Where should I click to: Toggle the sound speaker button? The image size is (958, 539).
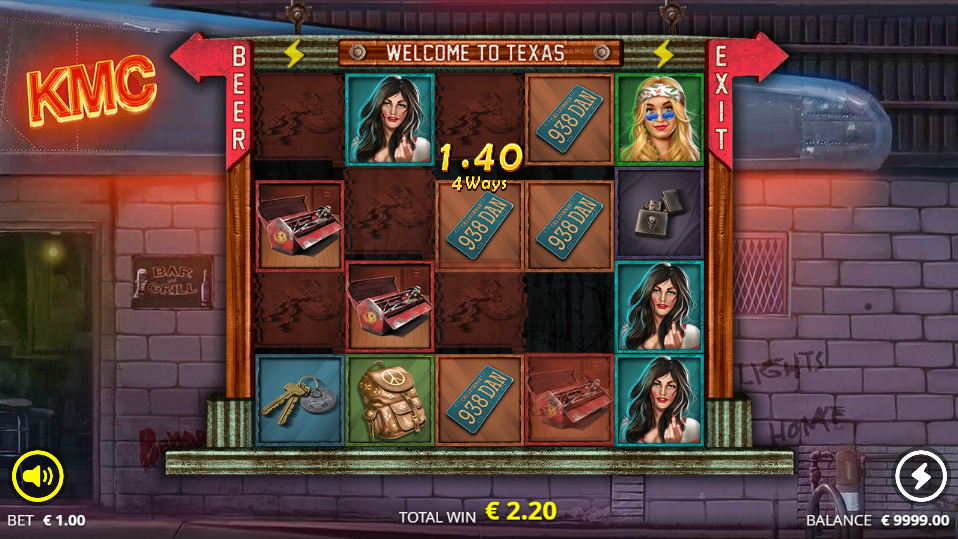tap(38, 476)
